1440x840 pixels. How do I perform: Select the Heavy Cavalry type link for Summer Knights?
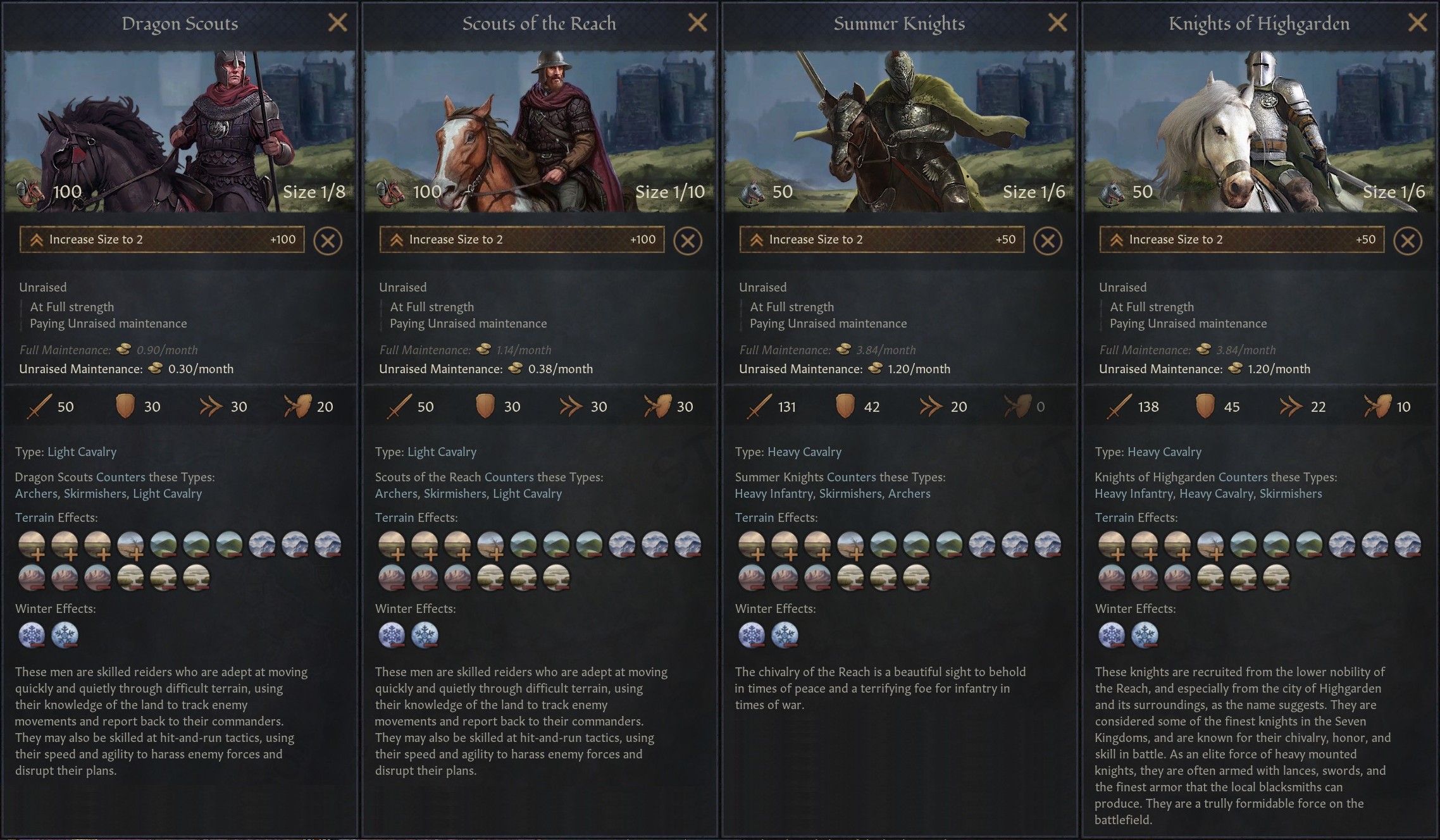805,452
